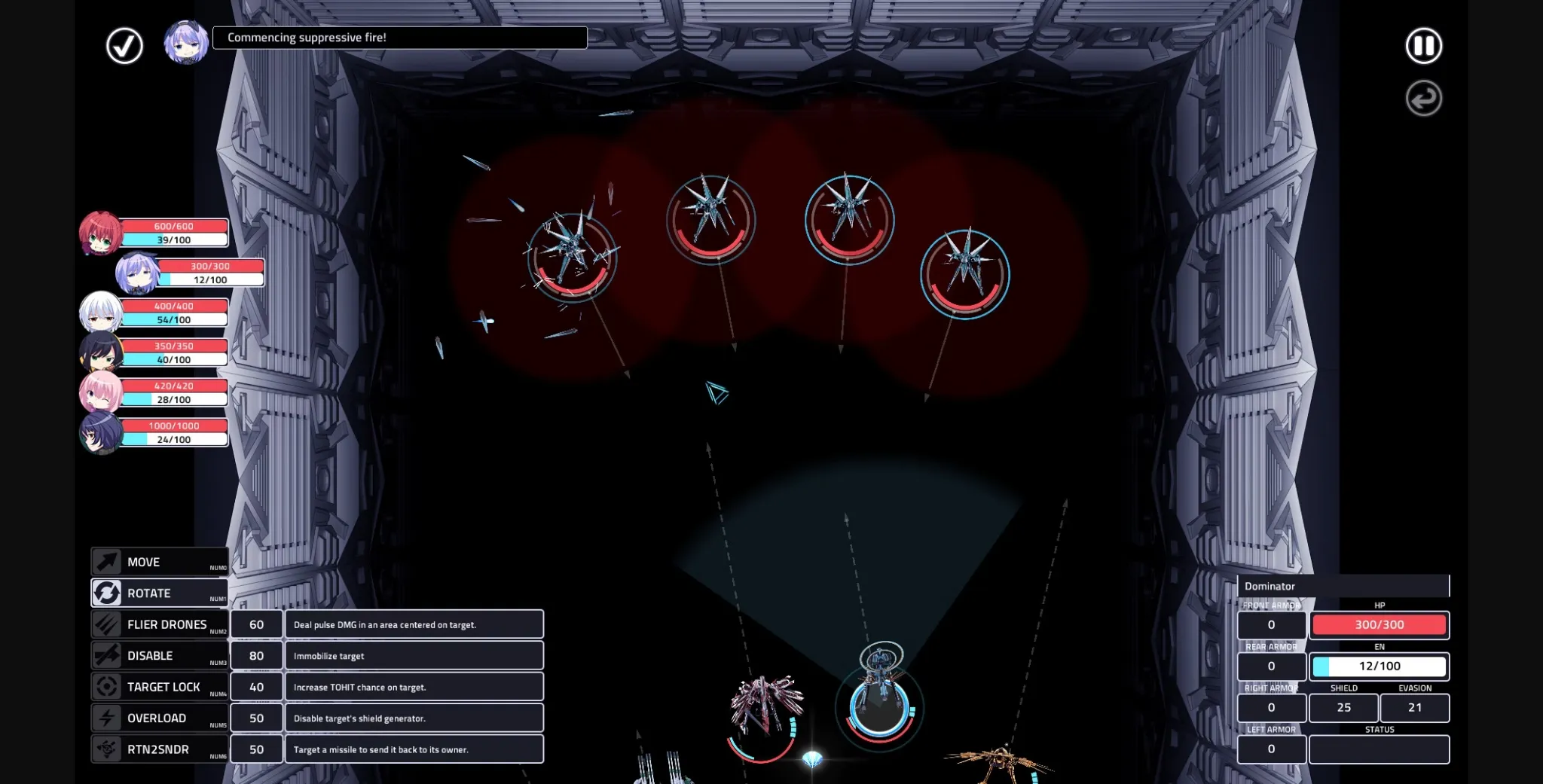Target the rightmost enemy with blue ring

pyautogui.click(x=965, y=275)
